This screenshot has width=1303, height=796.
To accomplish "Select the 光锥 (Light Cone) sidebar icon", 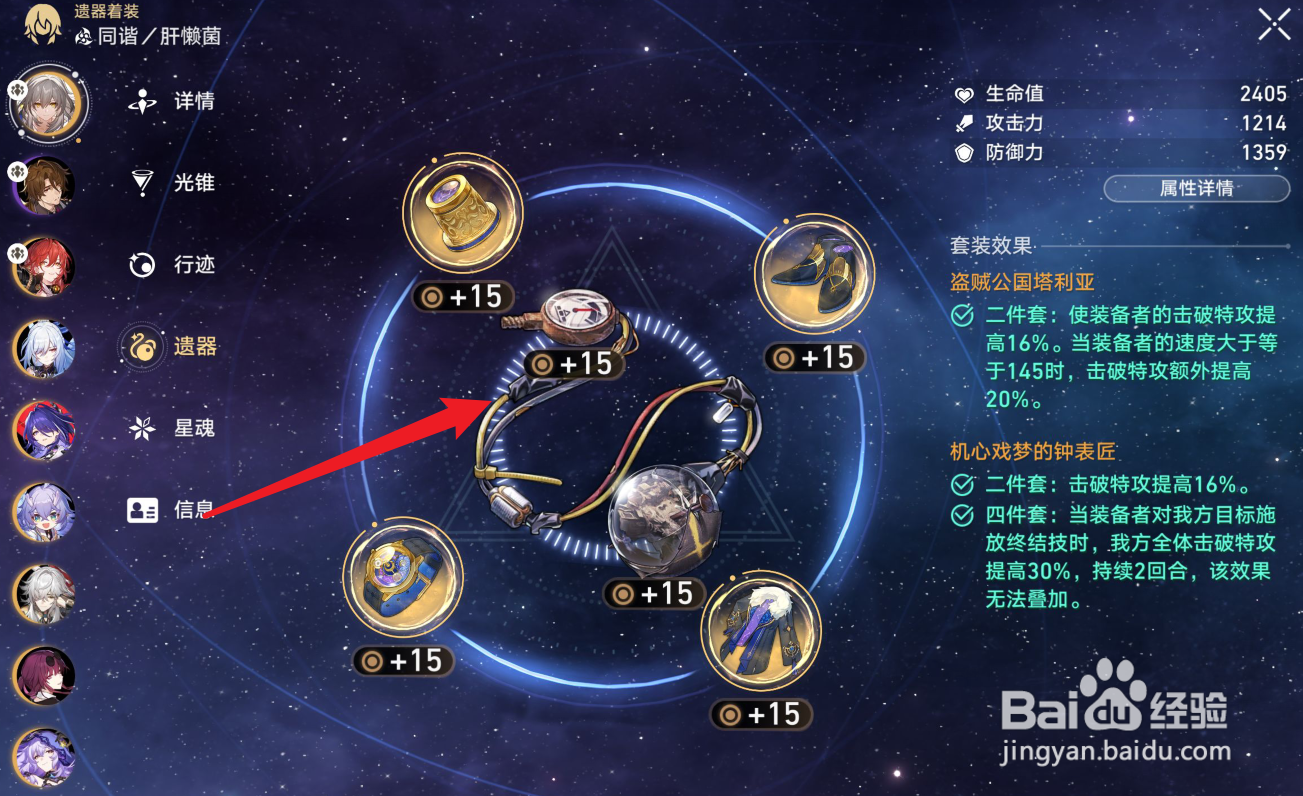I will 140,182.
